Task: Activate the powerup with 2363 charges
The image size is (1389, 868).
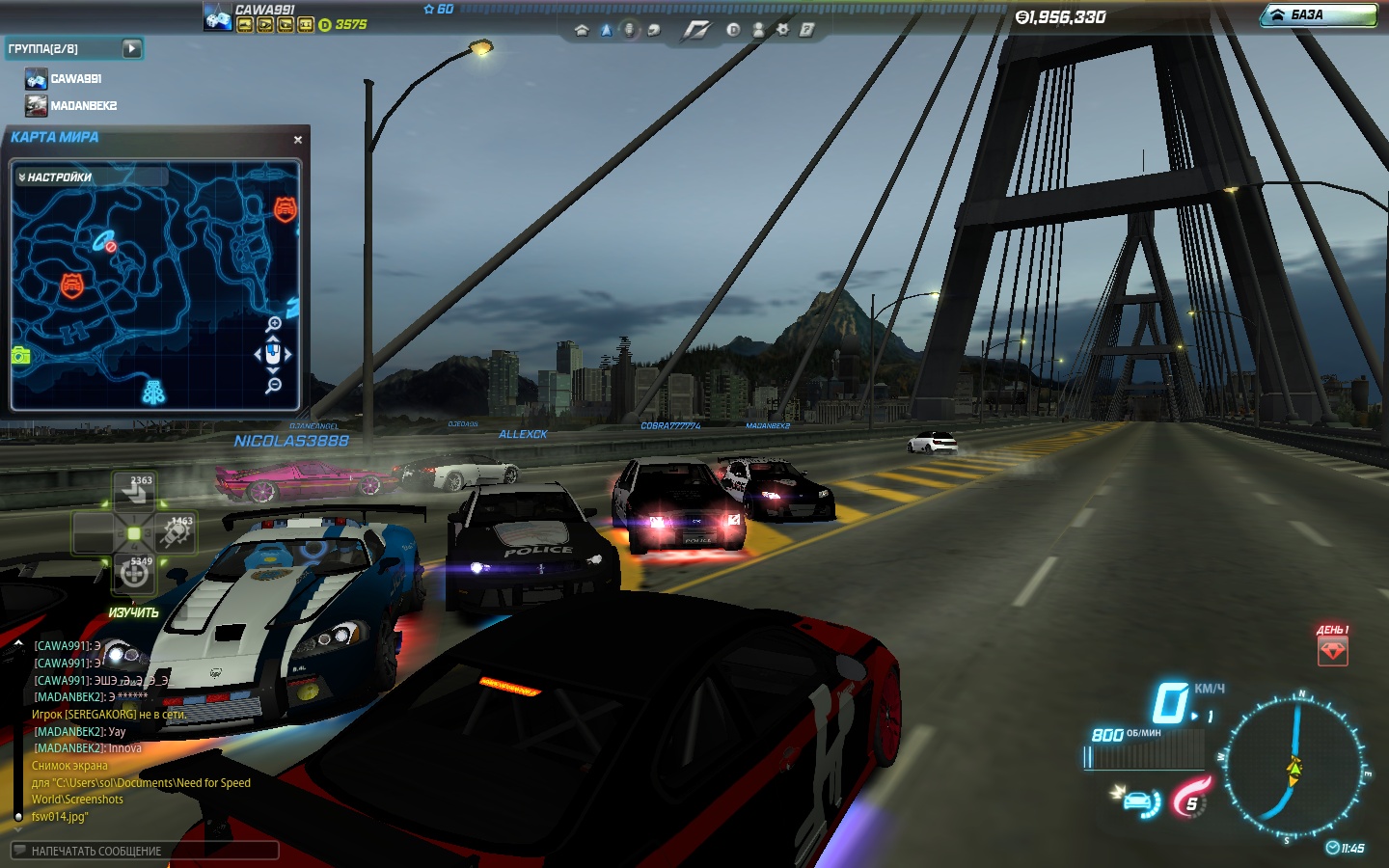Action: [134, 492]
